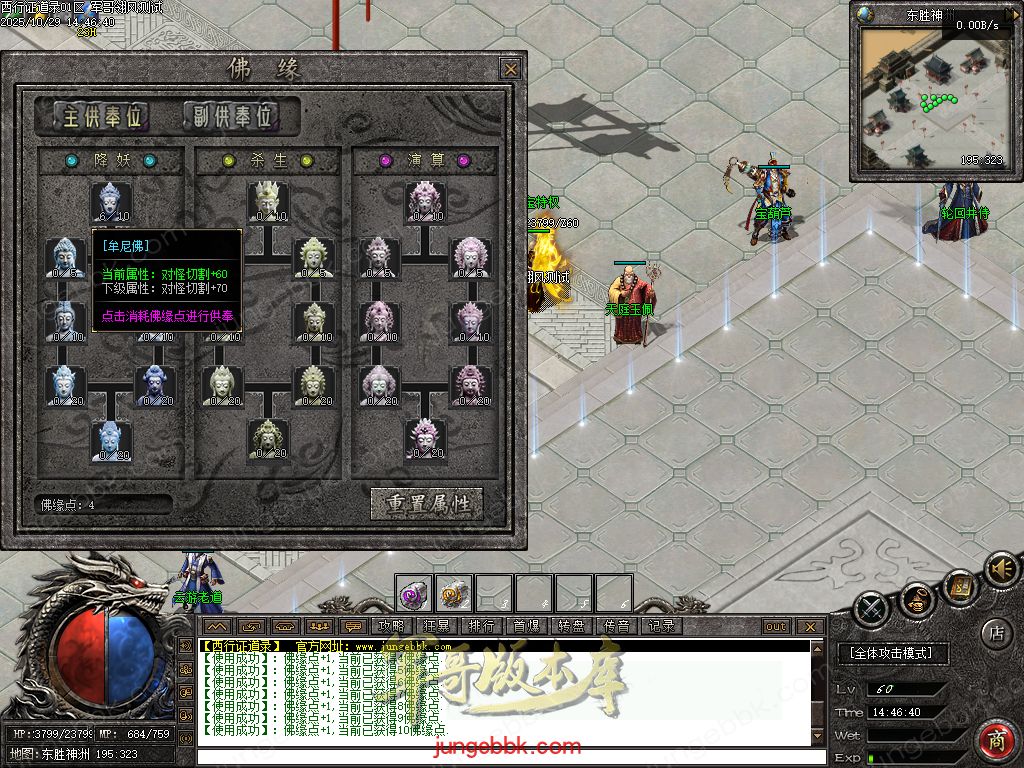The height and width of the screenshot is (768, 1024).
Task: Click the round 店 store button
Action: click(996, 632)
